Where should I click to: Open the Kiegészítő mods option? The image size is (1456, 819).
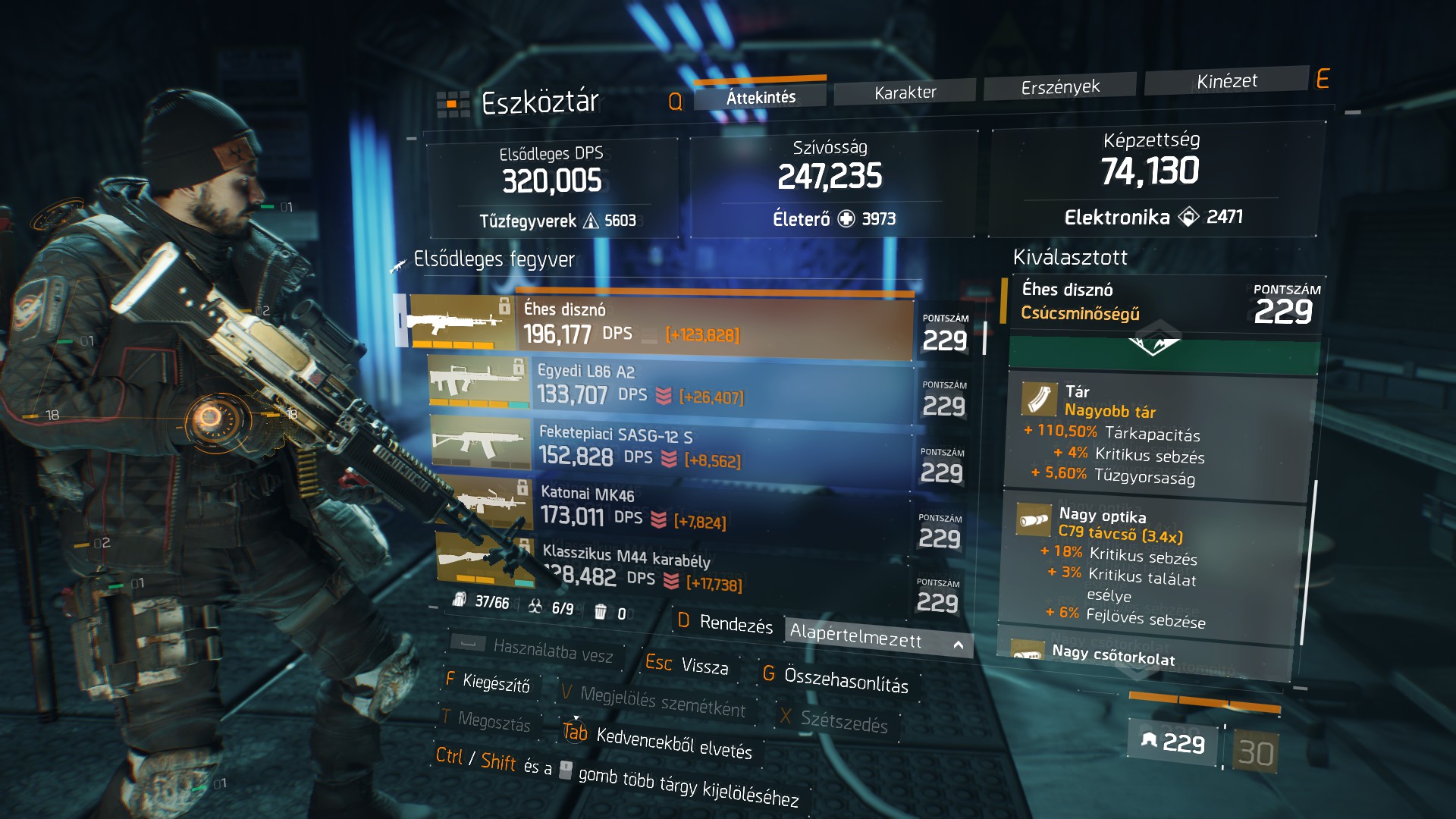pyautogui.click(x=495, y=683)
